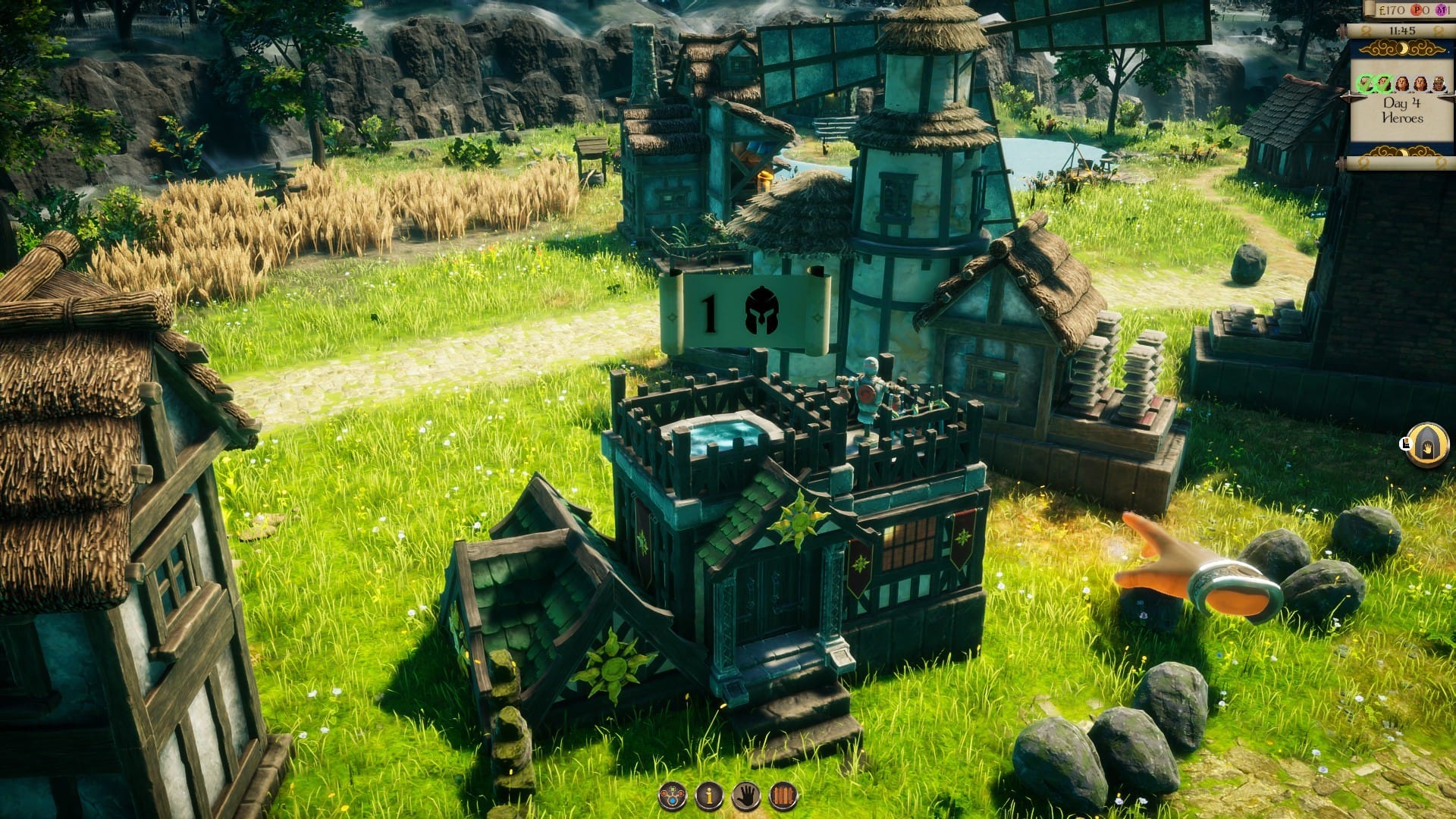Toggle the middle hero portrait in the Heroes panel
Viewport: 1456px width, 819px height.
1402,82
